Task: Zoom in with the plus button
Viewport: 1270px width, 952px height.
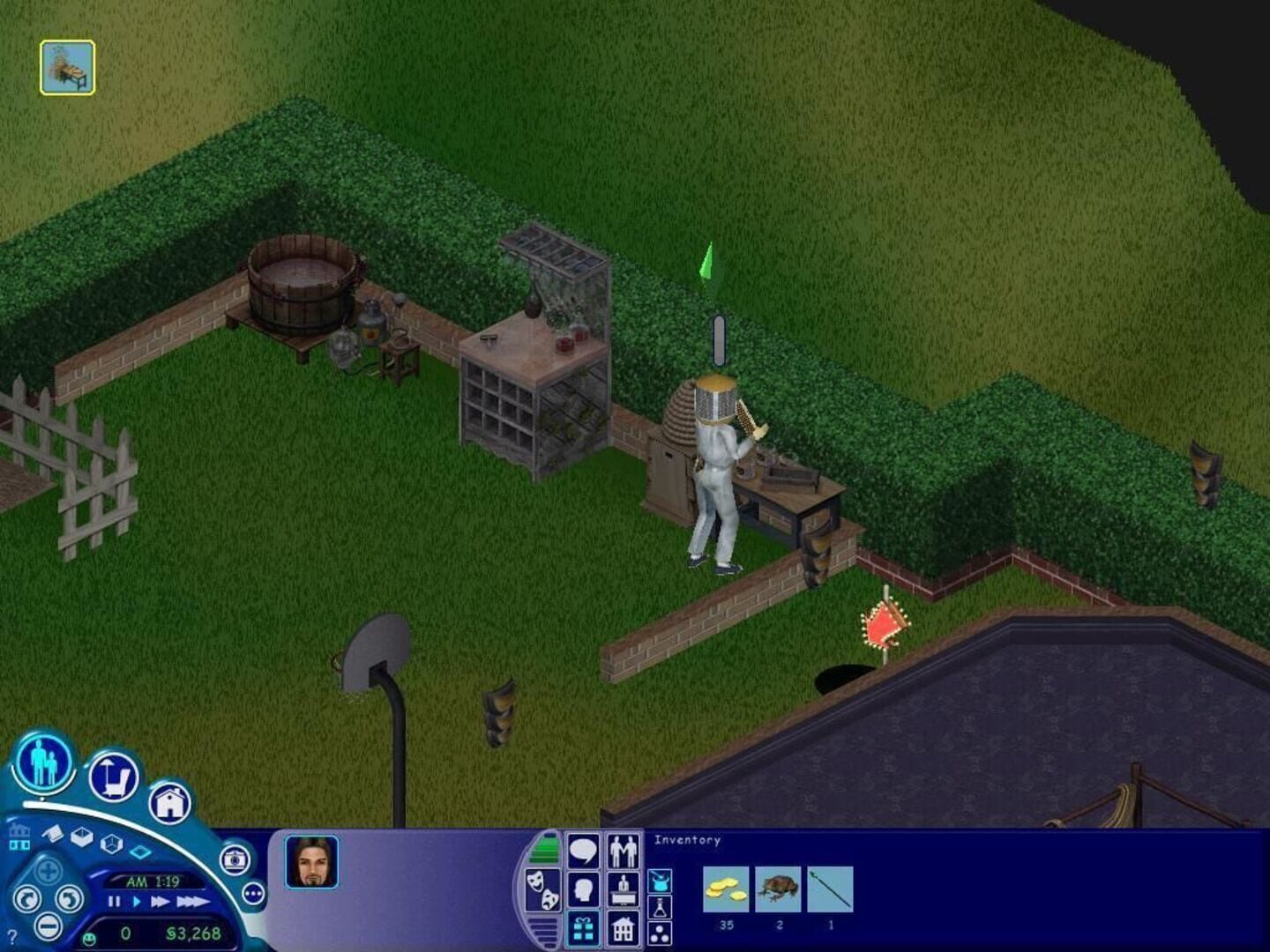Action: [48, 870]
